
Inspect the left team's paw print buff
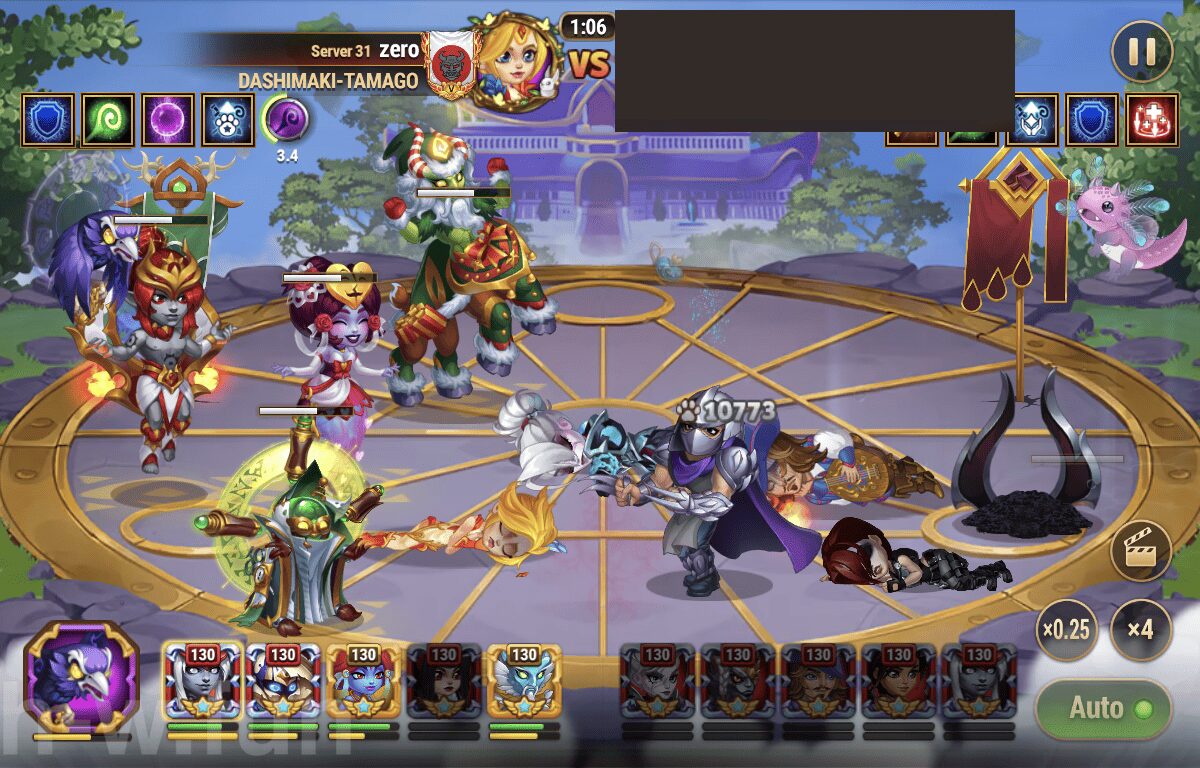coord(228,120)
